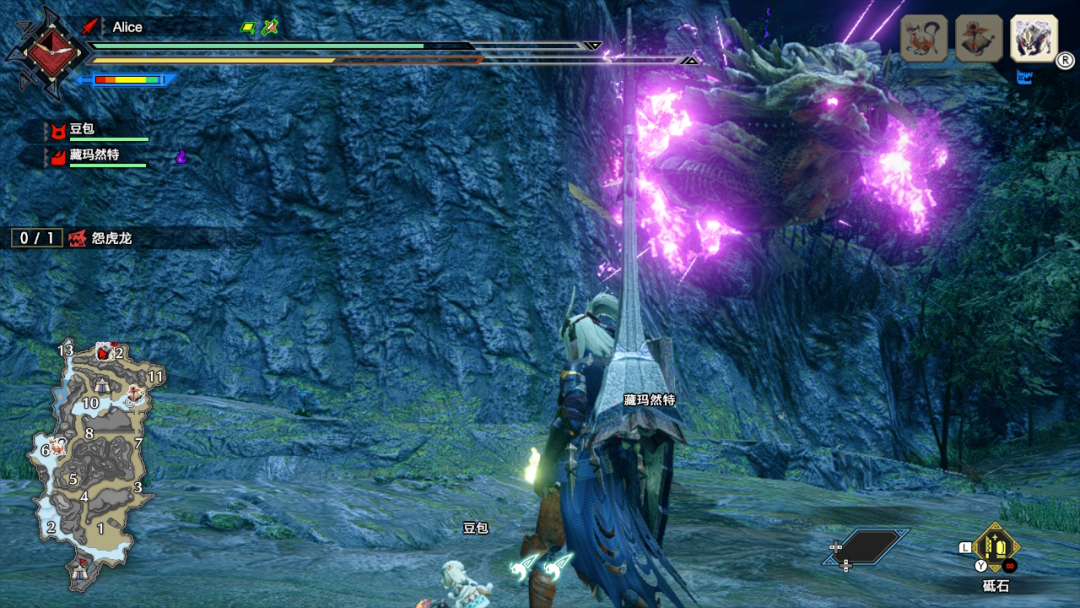Click the quest timer clock emblem
The width and height of the screenshot is (1080, 608).
point(41,48)
